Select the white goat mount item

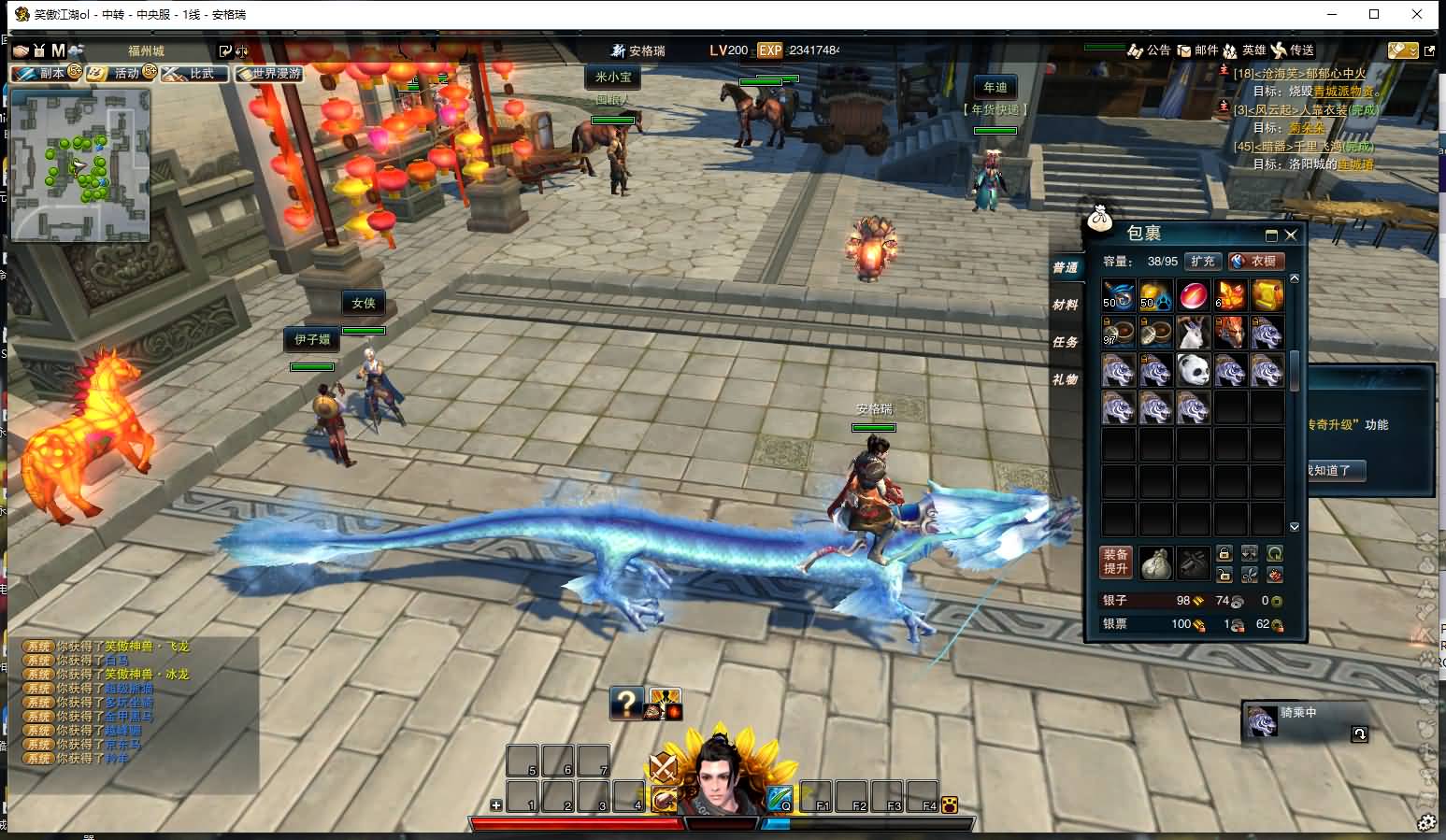coord(1193,333)
